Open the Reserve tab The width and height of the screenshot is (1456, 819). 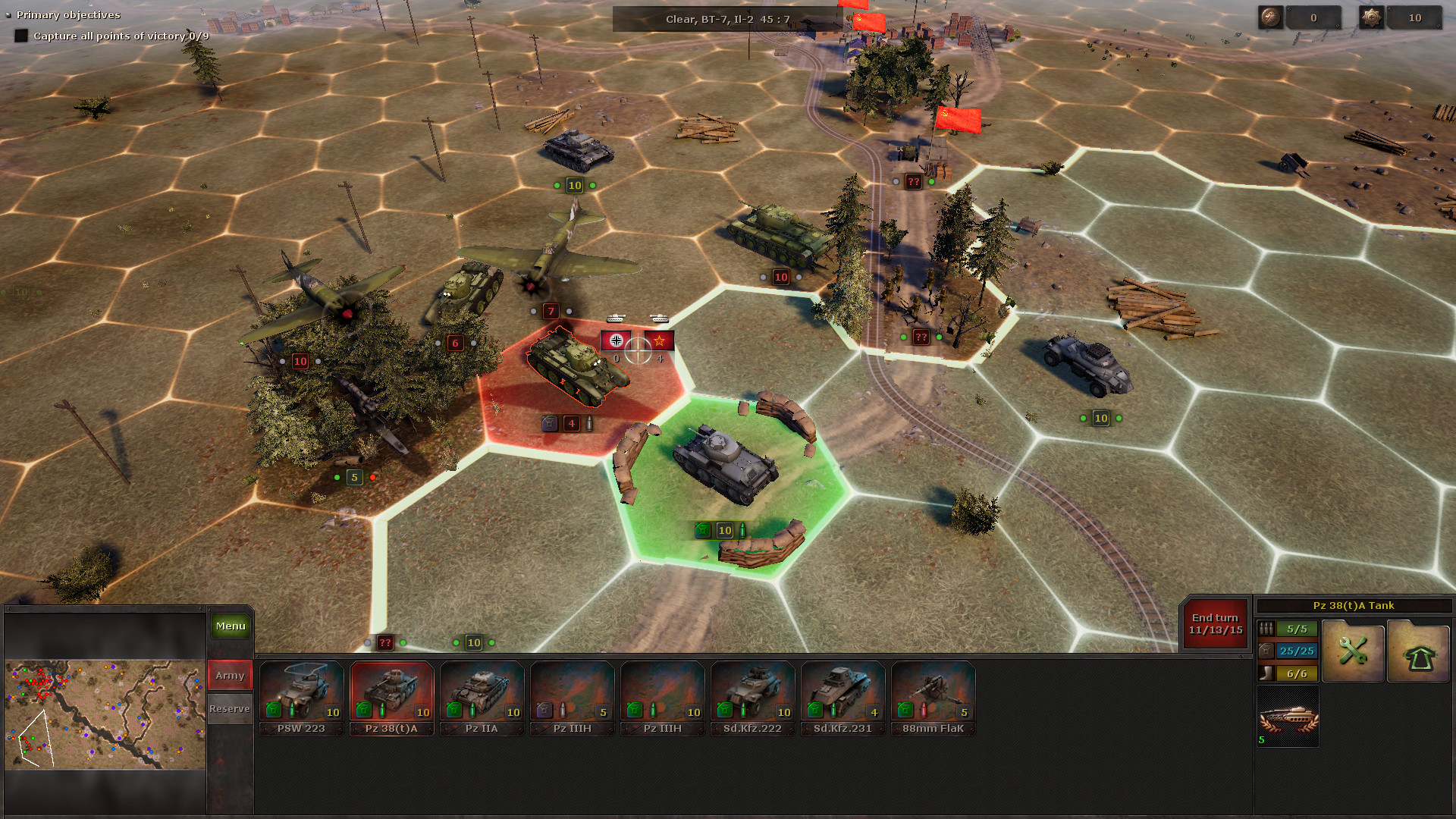[x=229, y=708]
